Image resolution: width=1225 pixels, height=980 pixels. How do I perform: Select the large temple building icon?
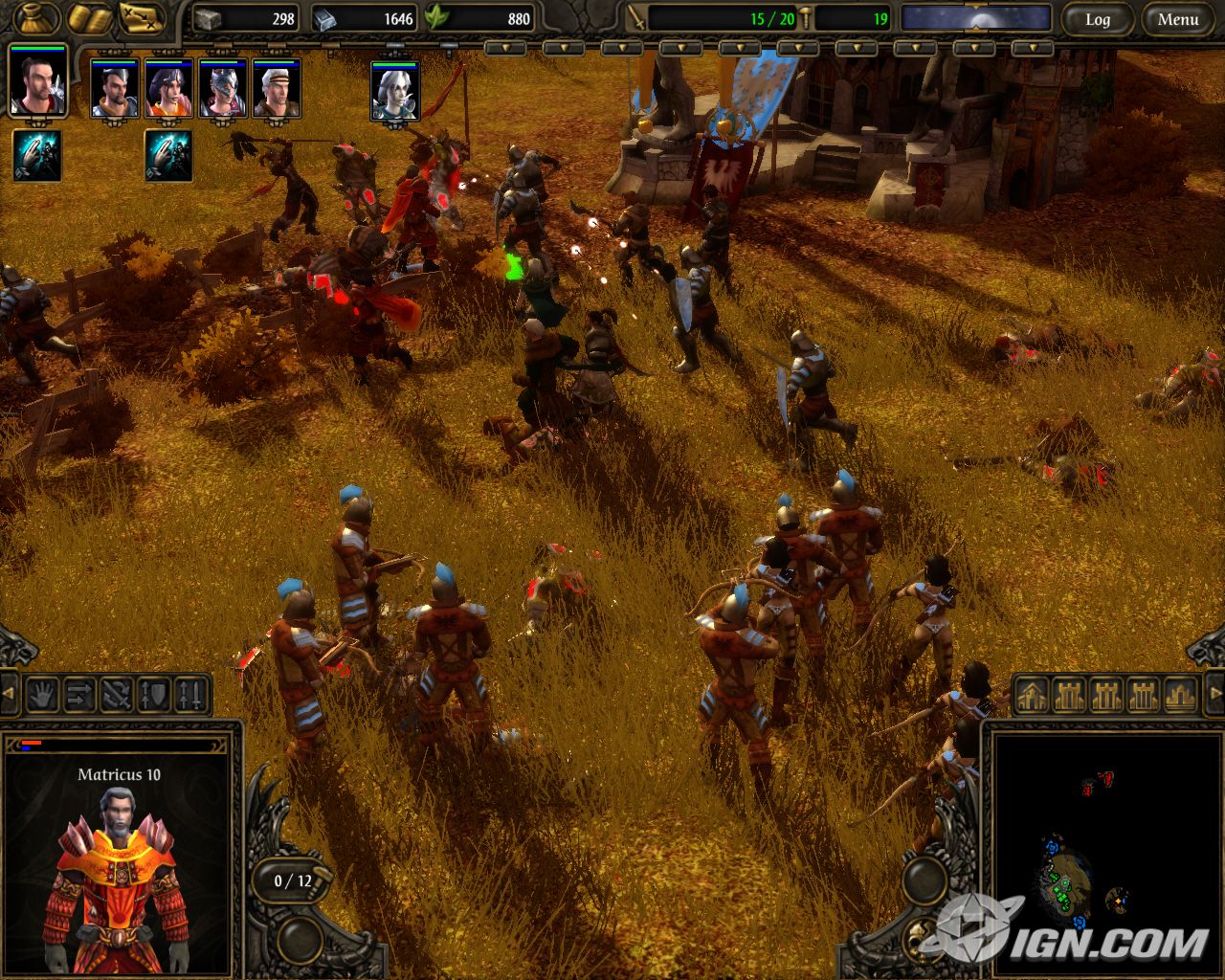click(x=1177, y=695)
